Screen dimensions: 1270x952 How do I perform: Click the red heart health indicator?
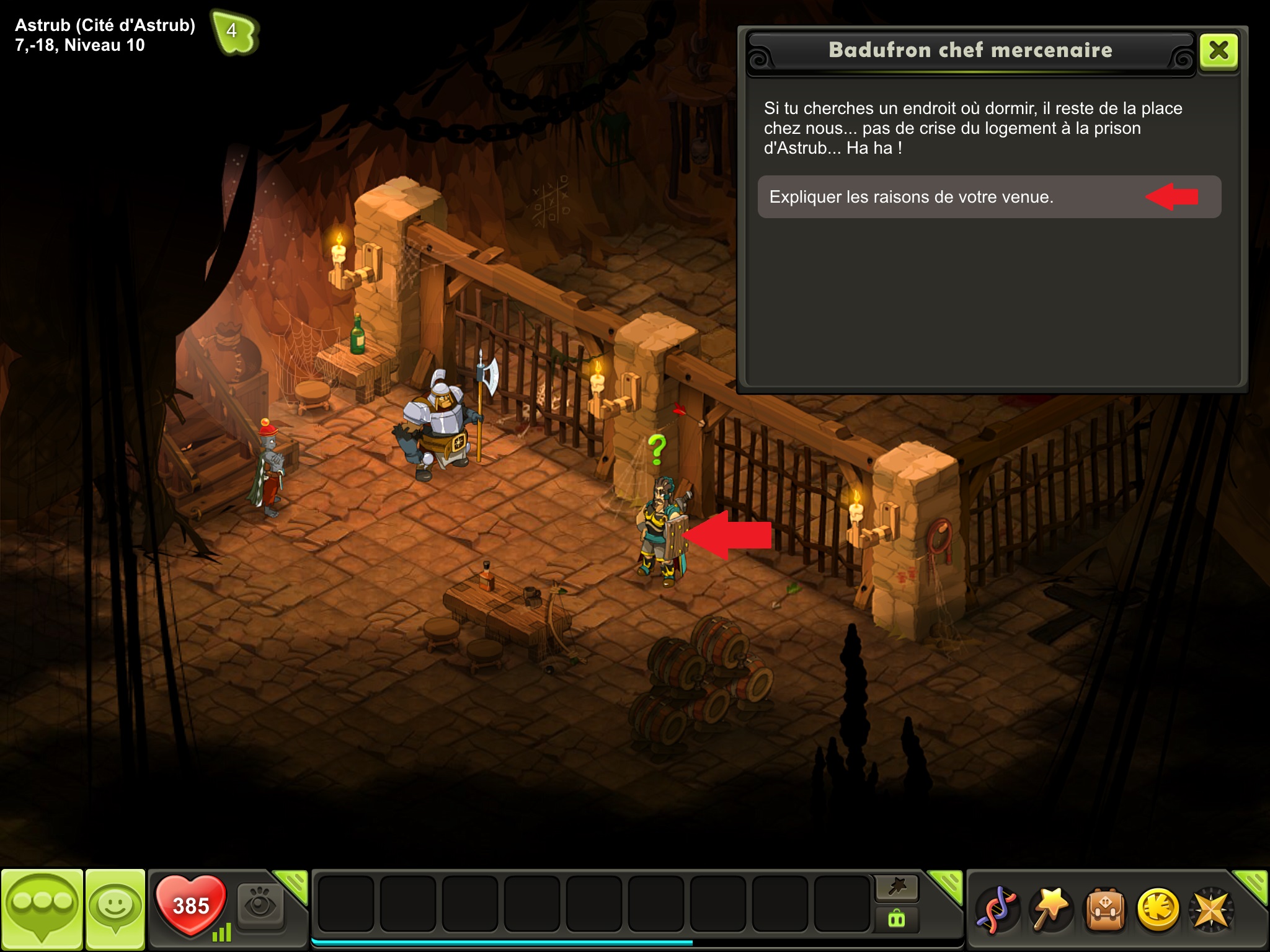pyautogui.click(x=190, y=906)
